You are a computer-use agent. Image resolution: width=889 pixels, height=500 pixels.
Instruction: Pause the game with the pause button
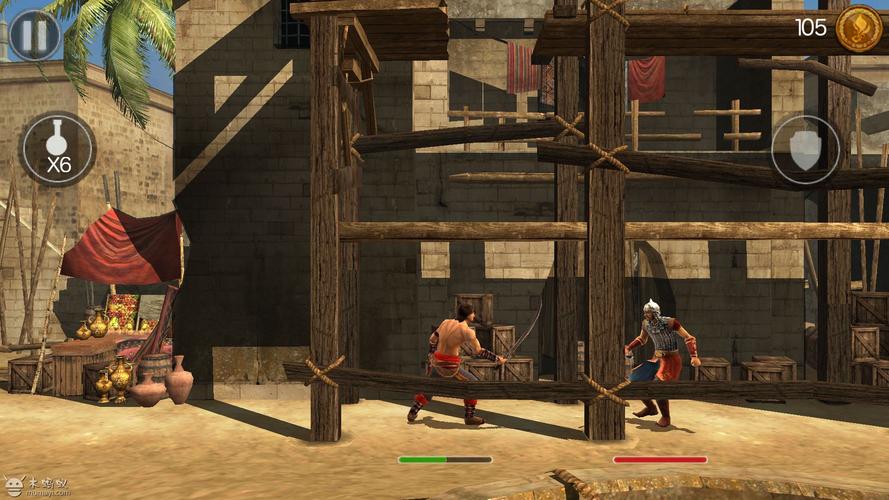pyautogui.click(x=34, y=35)
